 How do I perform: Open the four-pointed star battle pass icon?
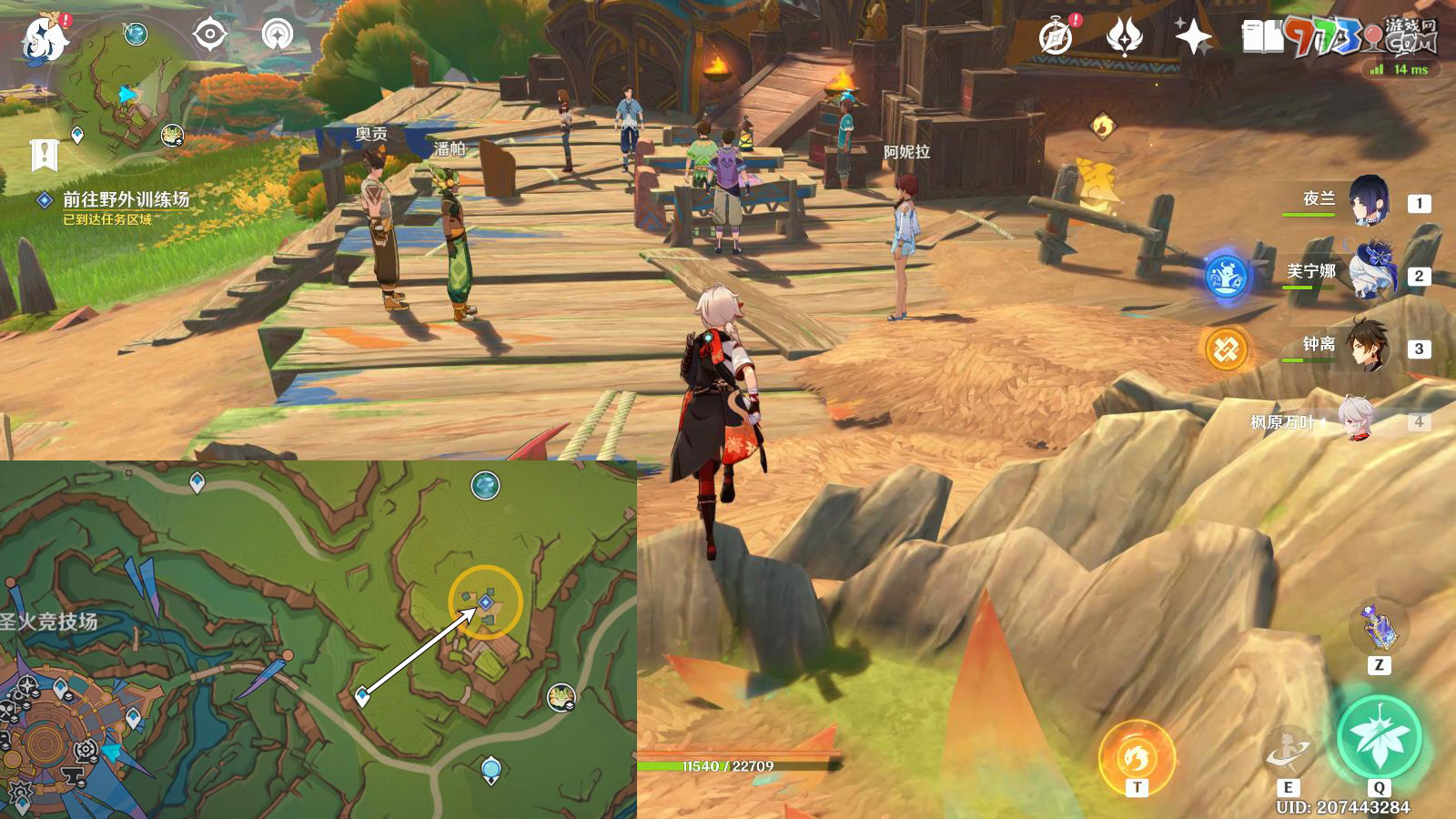pyautogui.click(x=1193, y=37)
